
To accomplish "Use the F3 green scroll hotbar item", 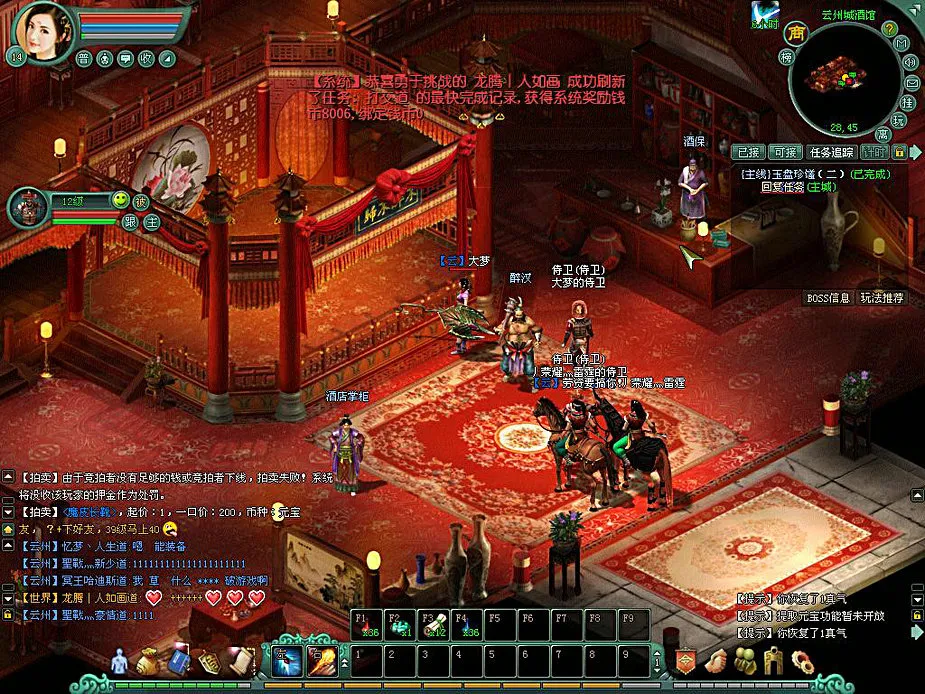I will coord(434,625).
